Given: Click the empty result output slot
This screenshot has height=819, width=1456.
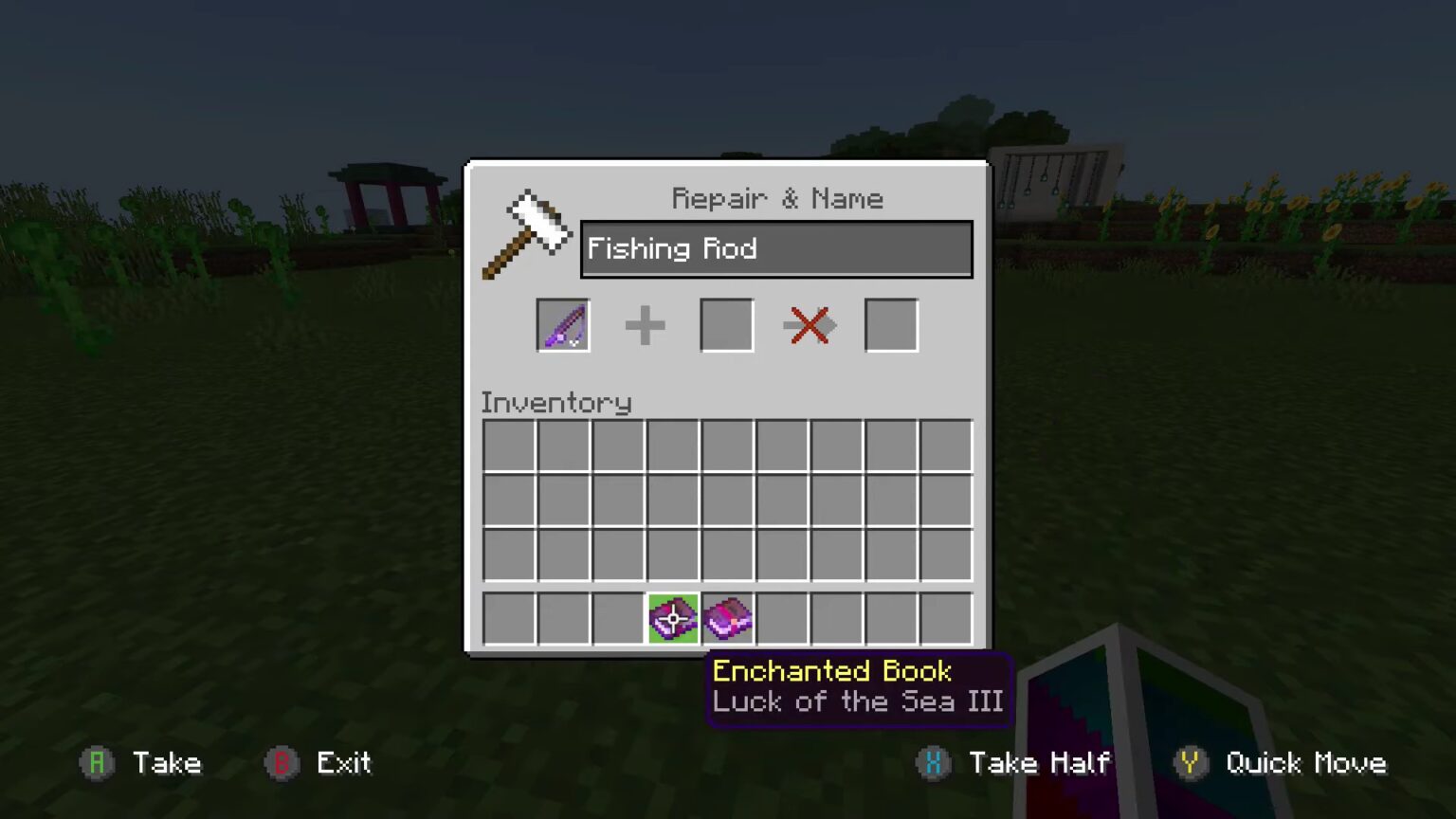Looking at the screenshot, I should pyautogui.click(x=890, y=325).
